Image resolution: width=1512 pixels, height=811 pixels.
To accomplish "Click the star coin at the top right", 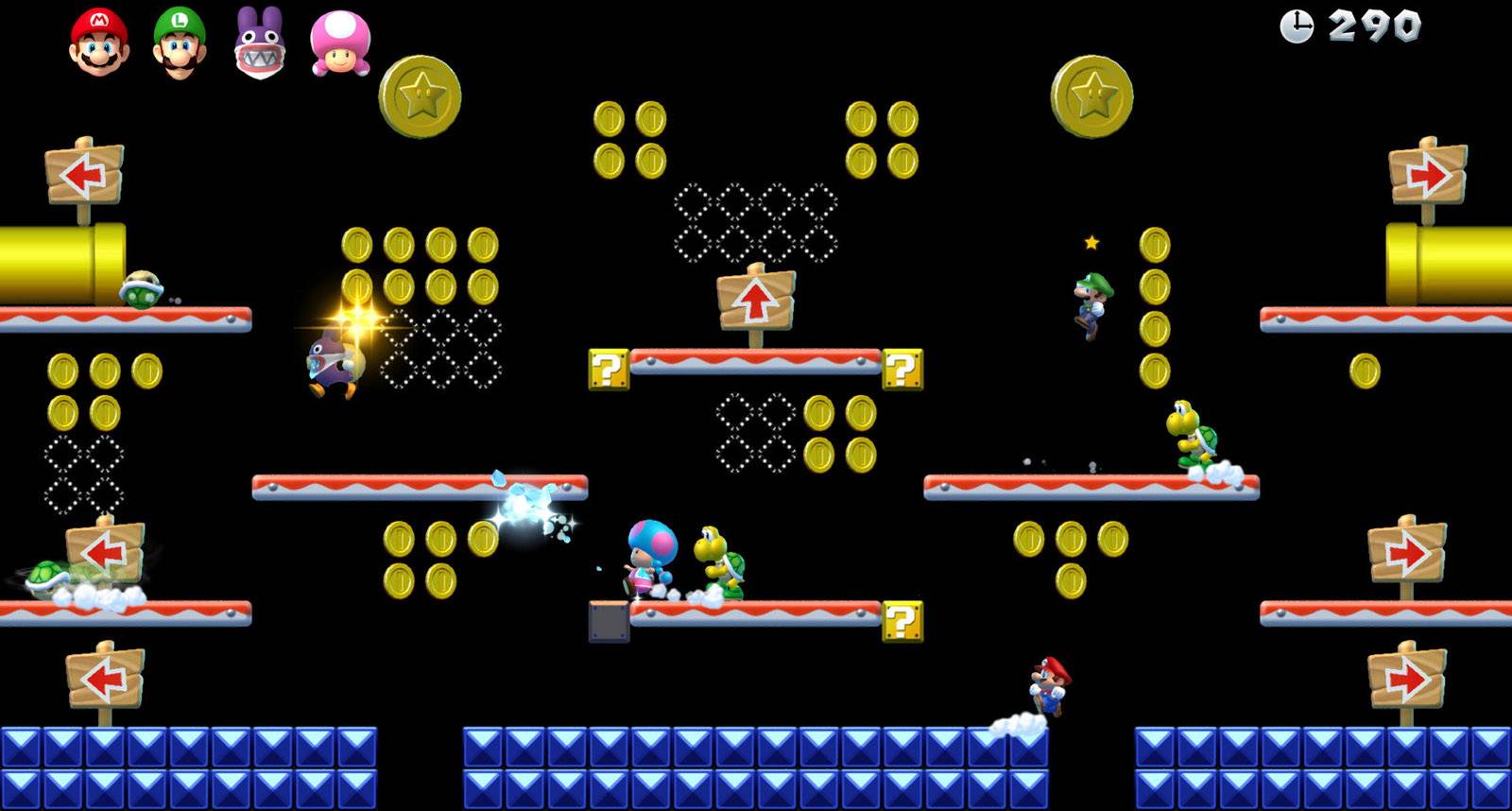I will click(1092, 96).
